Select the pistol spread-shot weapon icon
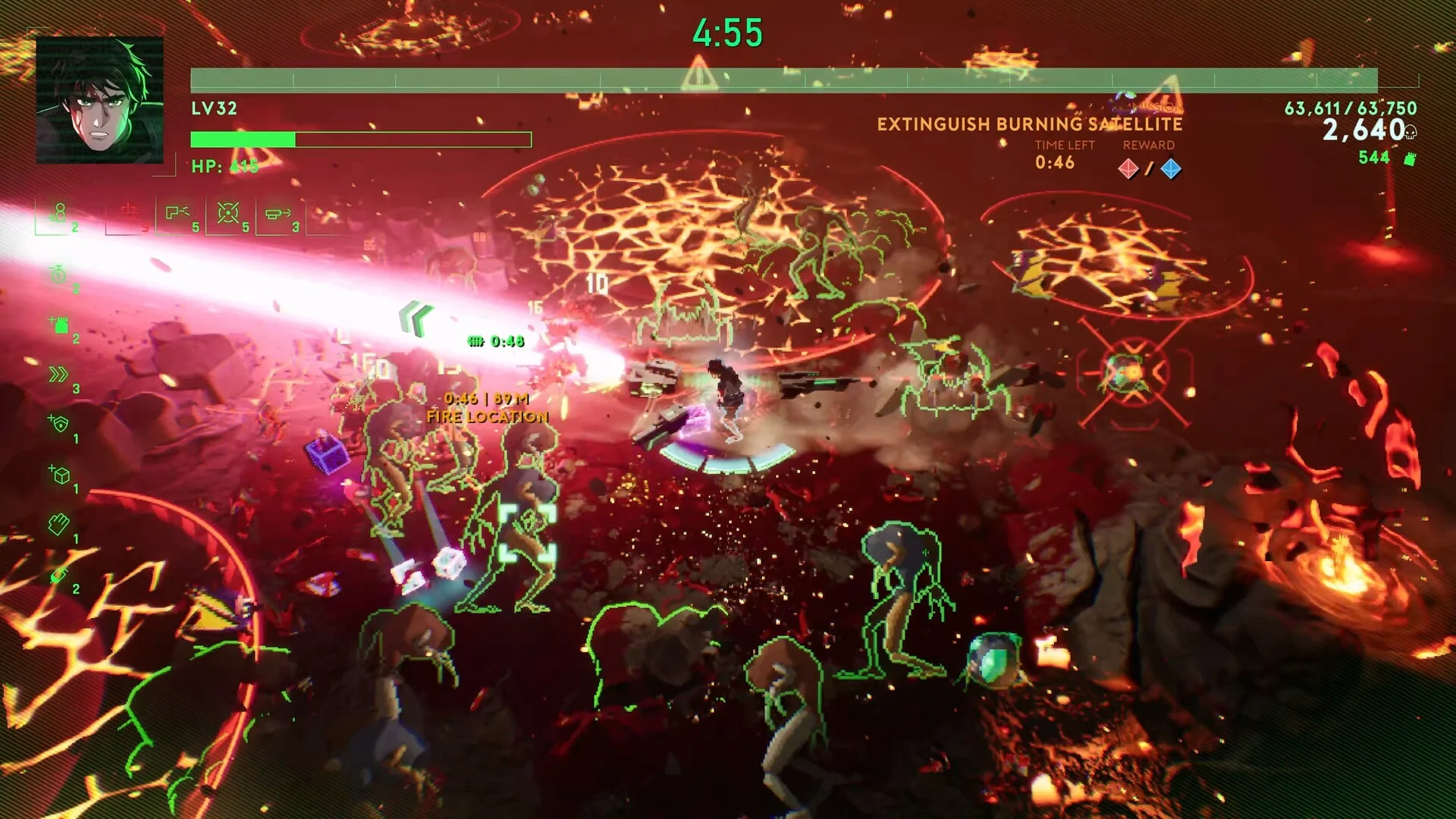The width and height of the screenshot is (1456, 819). [x=177, y=214]
